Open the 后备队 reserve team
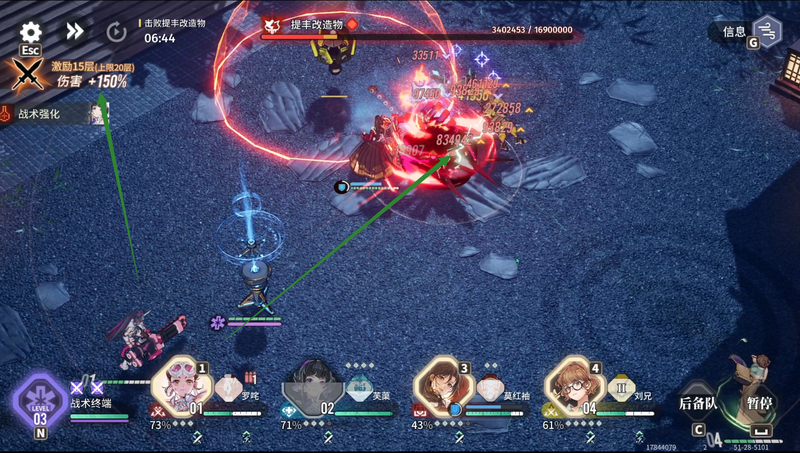800x453 pixels. [698, 405]
